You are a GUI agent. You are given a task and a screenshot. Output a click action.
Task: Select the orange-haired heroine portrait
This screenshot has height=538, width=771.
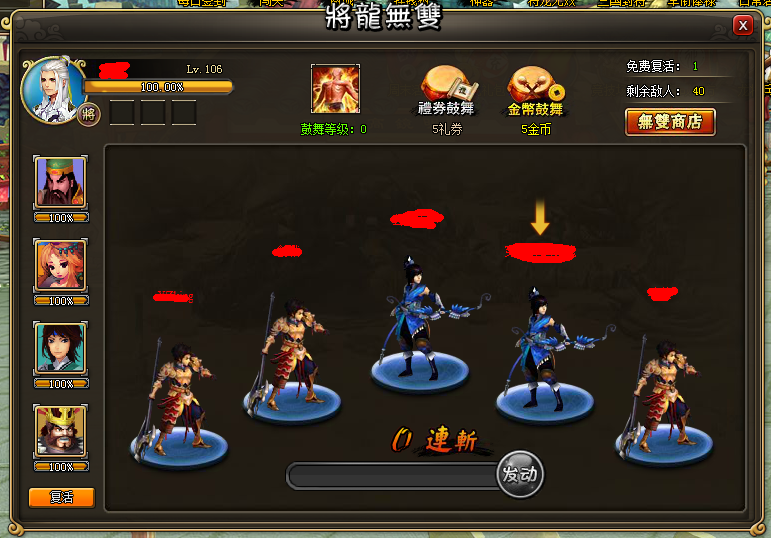pos(60,265)
